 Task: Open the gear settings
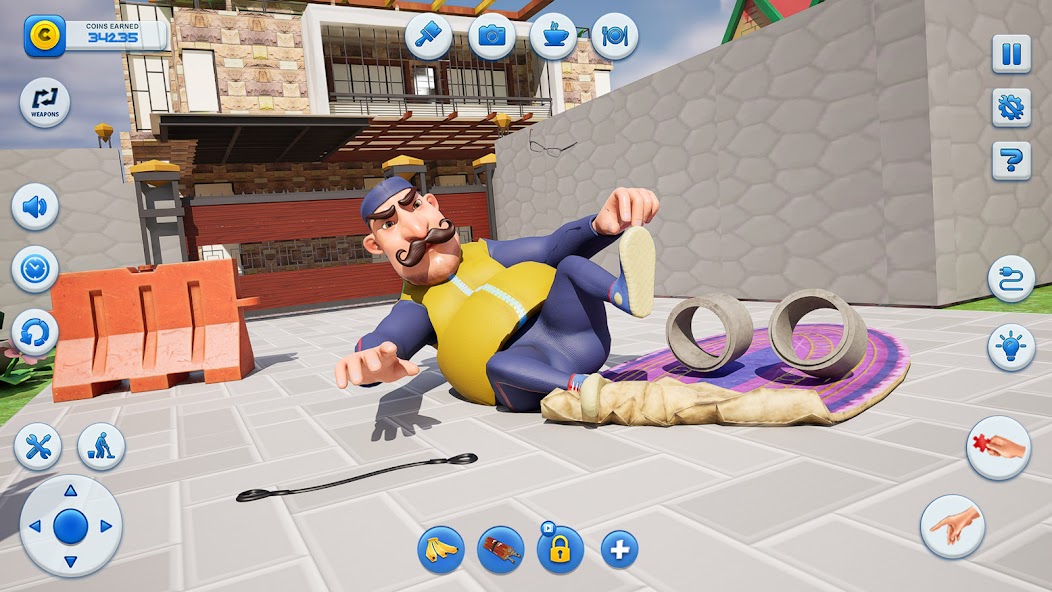(x=1011, y=107)
